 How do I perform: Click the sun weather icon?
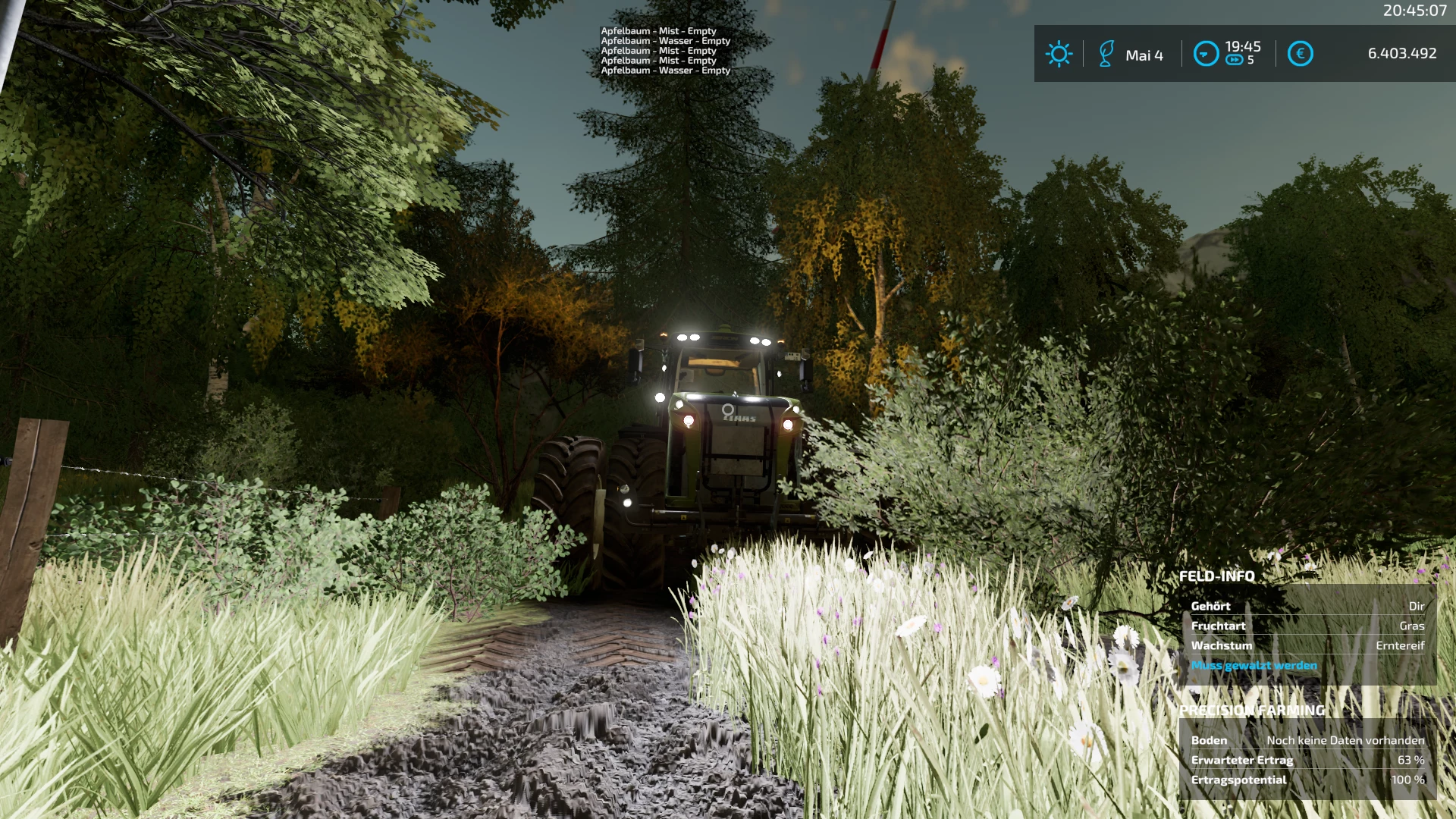coord(1059,54)
